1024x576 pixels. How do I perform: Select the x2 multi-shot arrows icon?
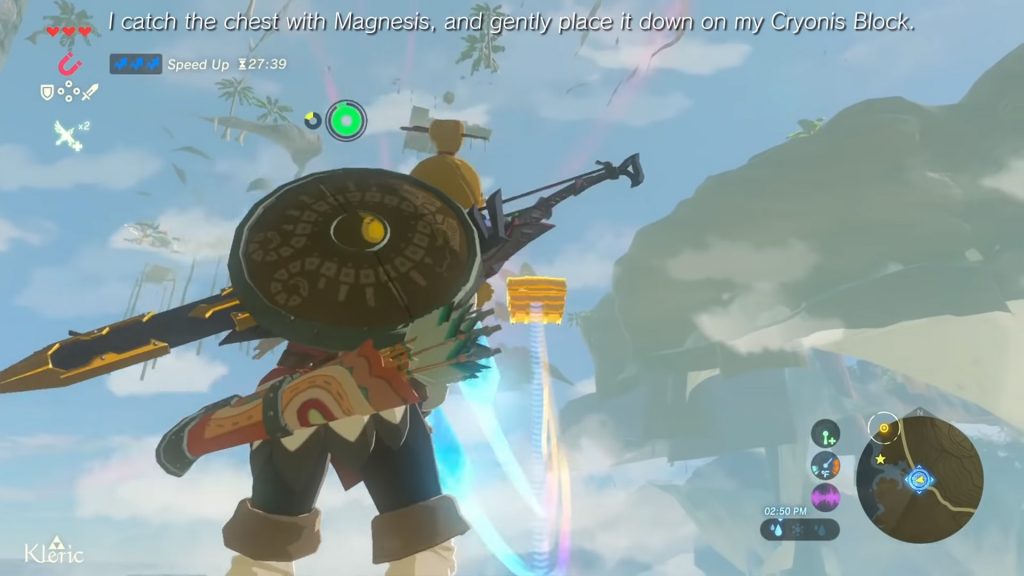(68, 132)
